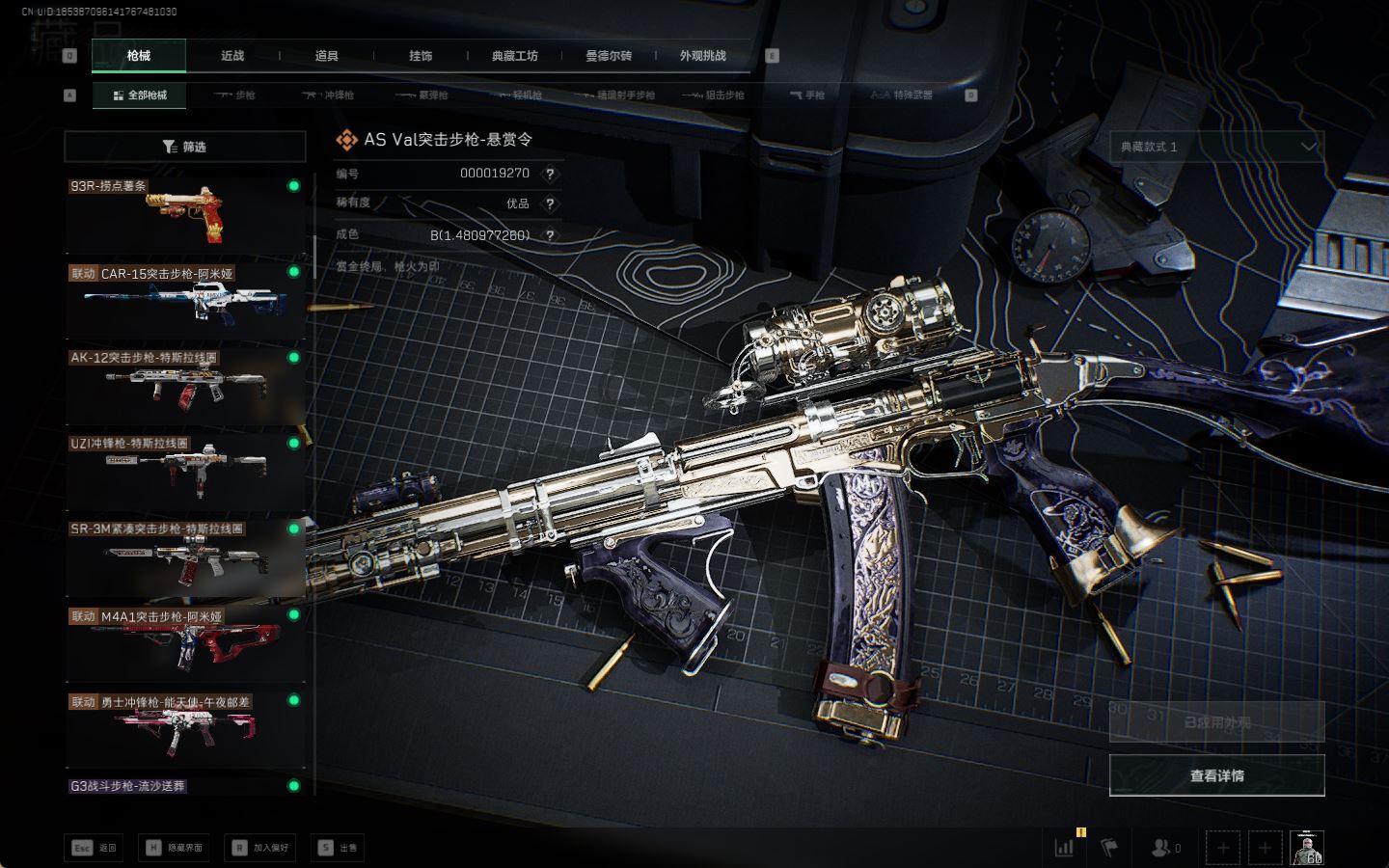Open the 道具 items tab
1389x868 pixels.
(326, 56)
